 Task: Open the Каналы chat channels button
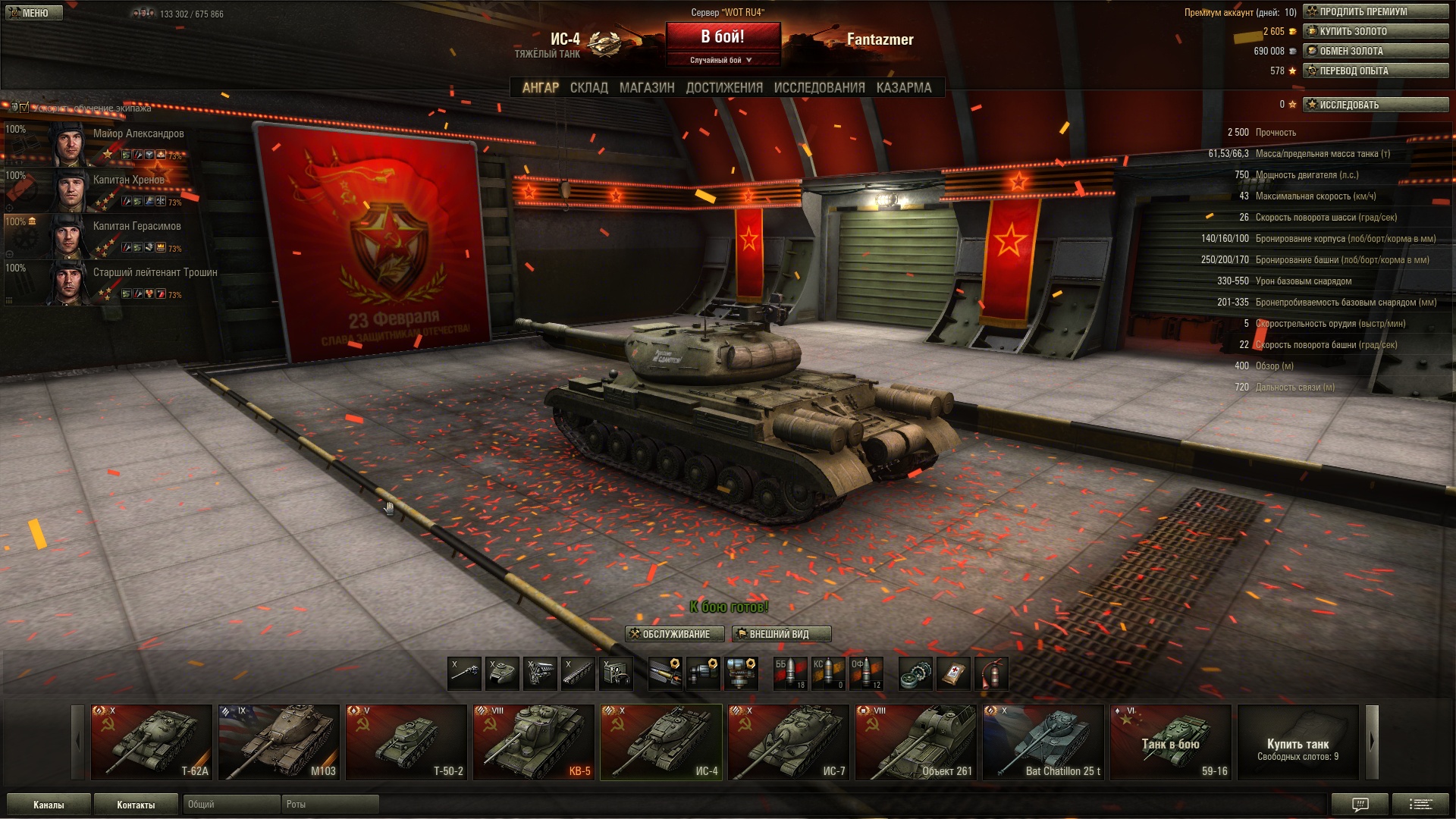pos(49,805)
